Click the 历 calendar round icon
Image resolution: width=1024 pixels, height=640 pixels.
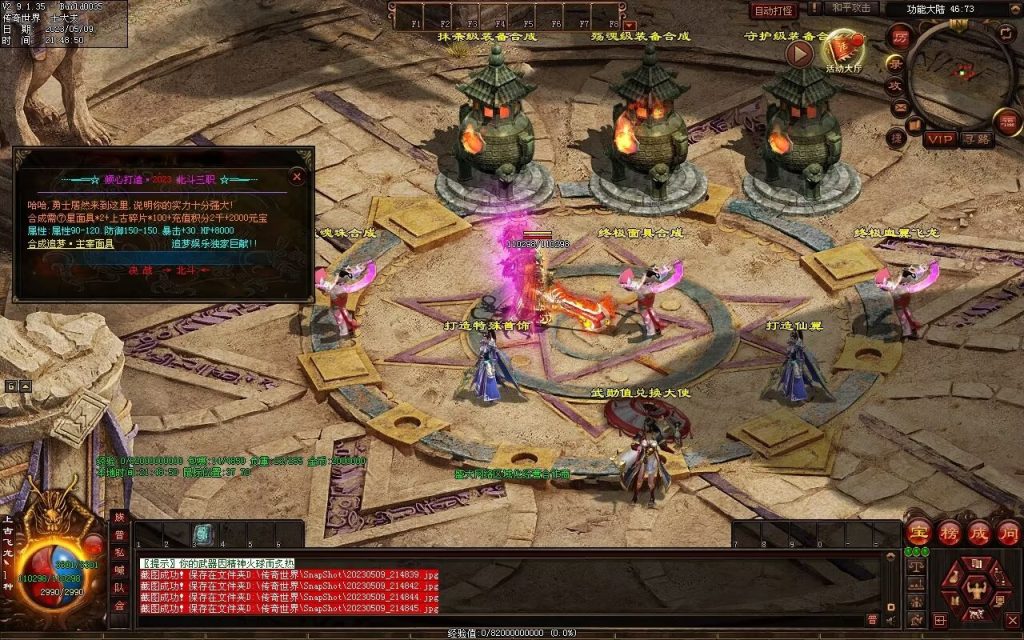point(898,38)
